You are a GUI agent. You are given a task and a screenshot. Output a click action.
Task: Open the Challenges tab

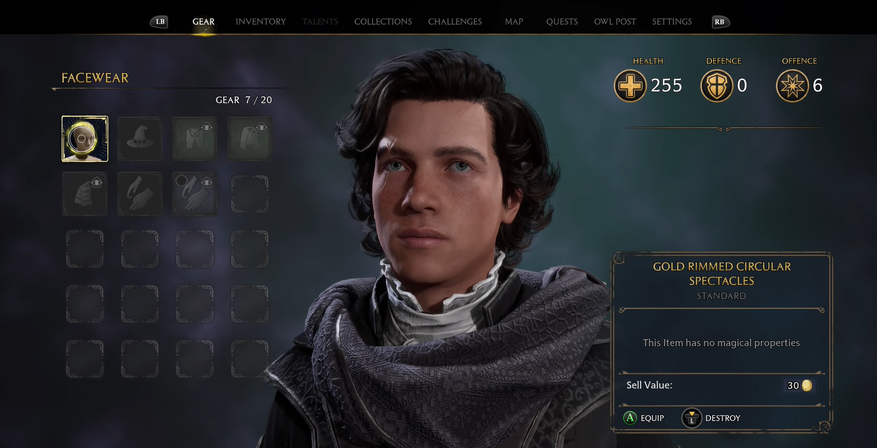pyautogui.click(x=454, y=22)
